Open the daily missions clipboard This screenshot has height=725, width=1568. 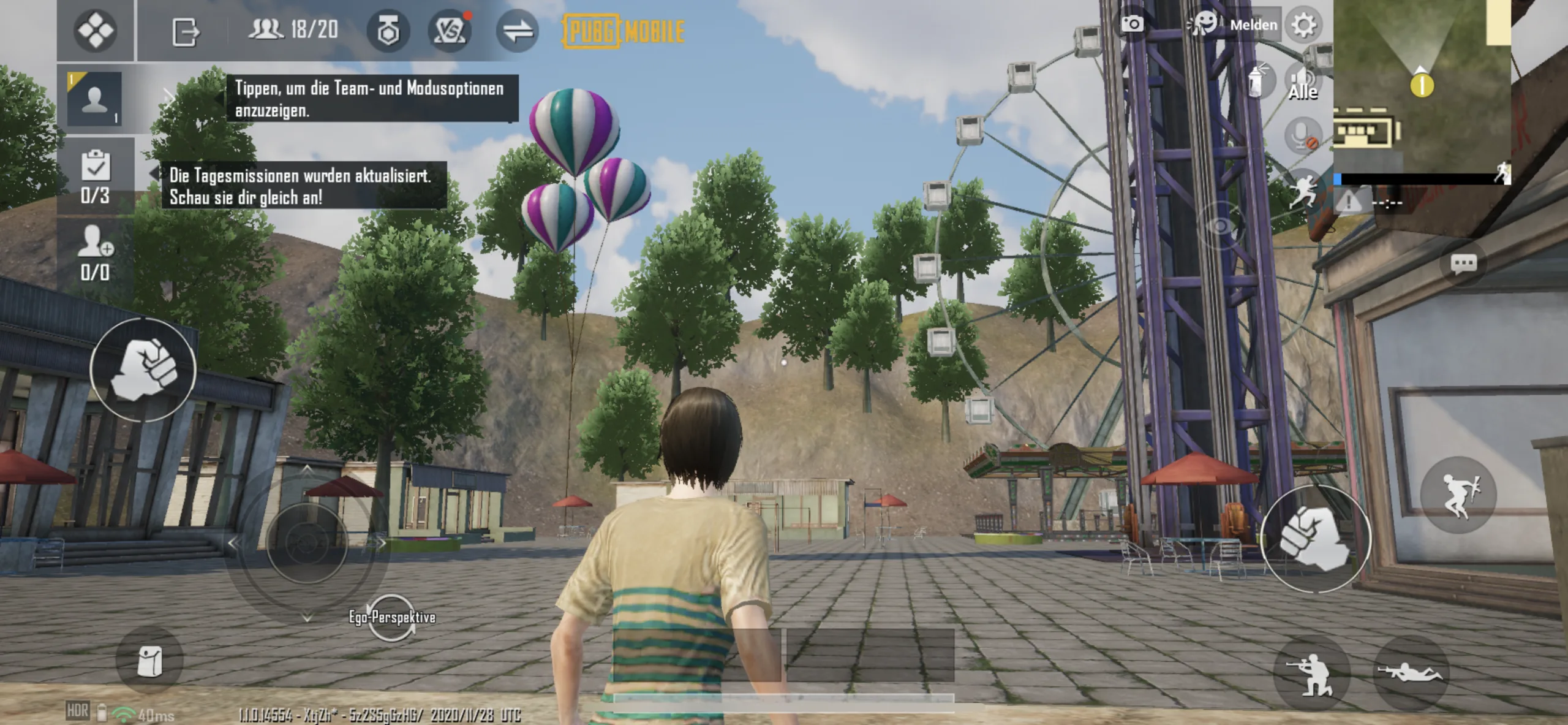[96, 175]
